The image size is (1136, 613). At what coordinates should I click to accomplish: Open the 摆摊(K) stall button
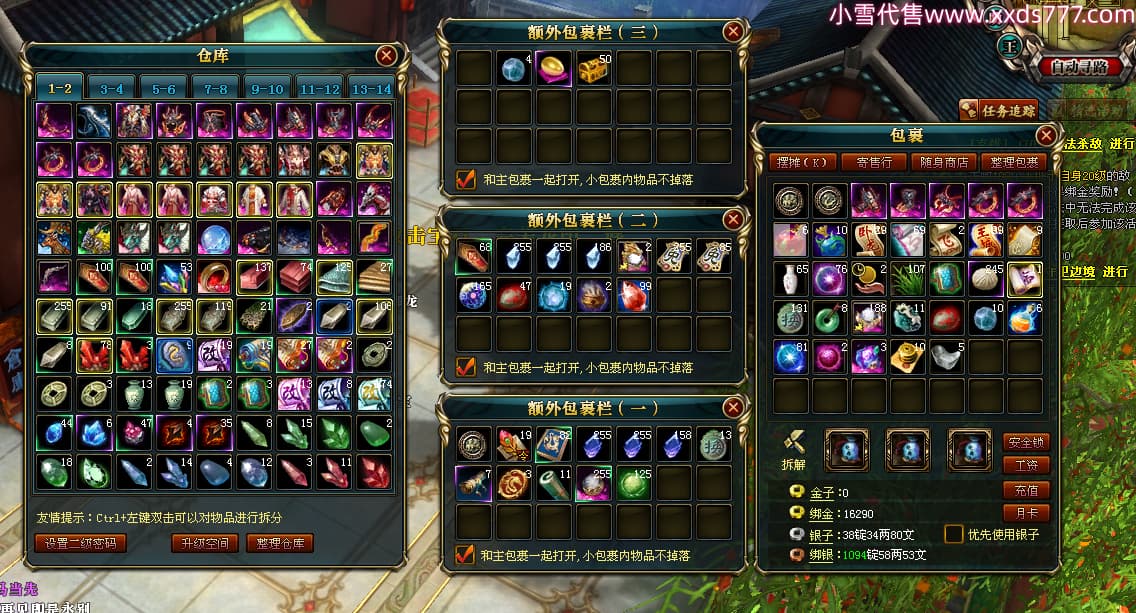tap(803, 162)
